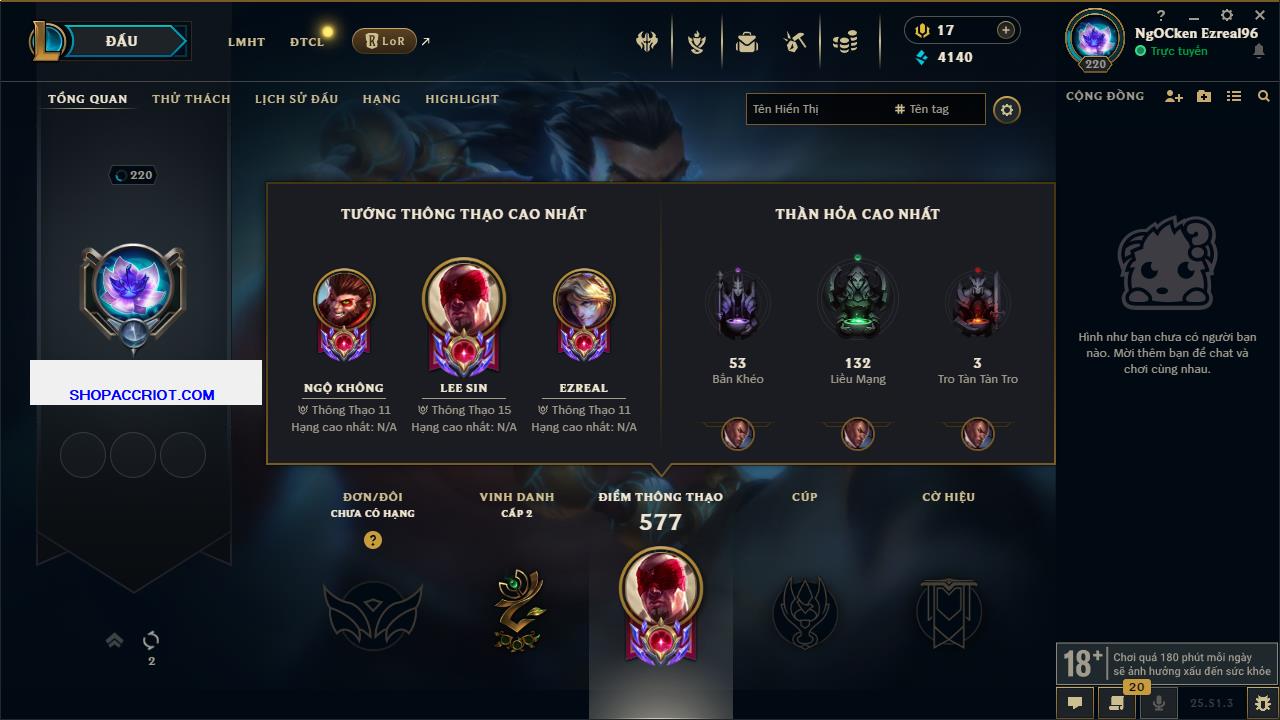The height and width of the screenshot is (720, 1280).
Task: Switch to the ĐTCL game tab
Action: (x=307, y=42)
